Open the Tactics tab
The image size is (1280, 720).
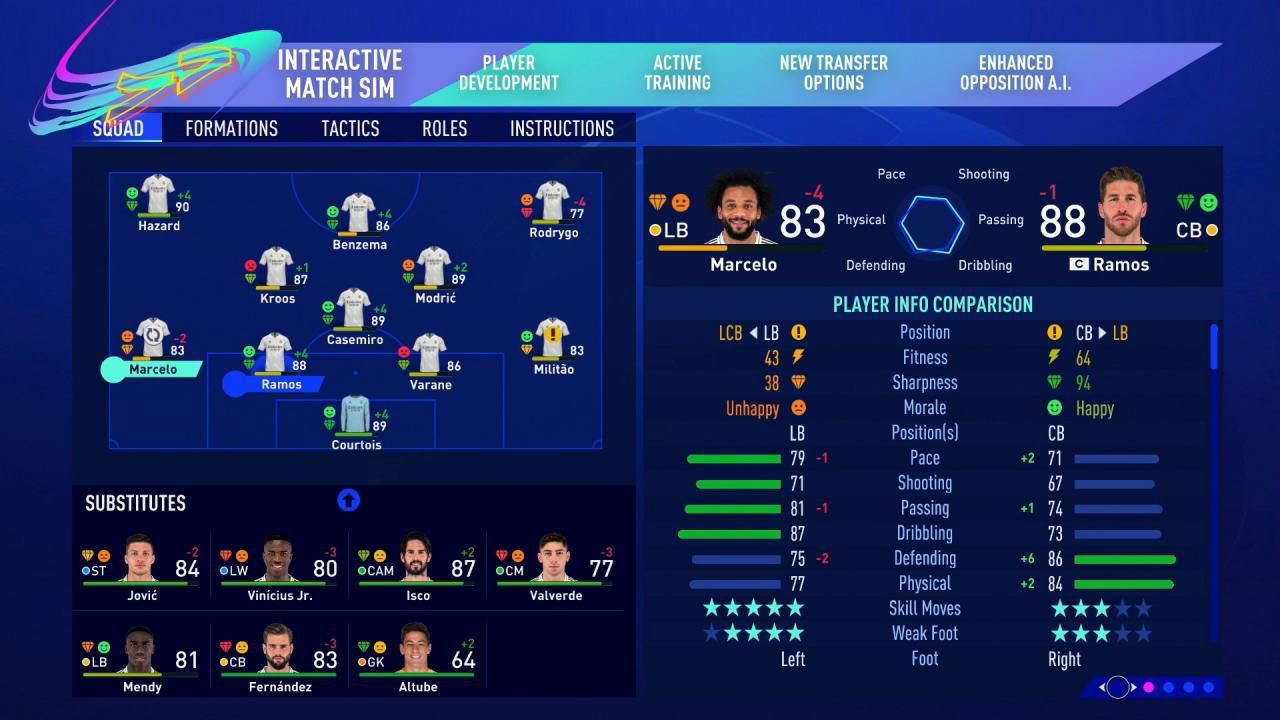(350, 128)
